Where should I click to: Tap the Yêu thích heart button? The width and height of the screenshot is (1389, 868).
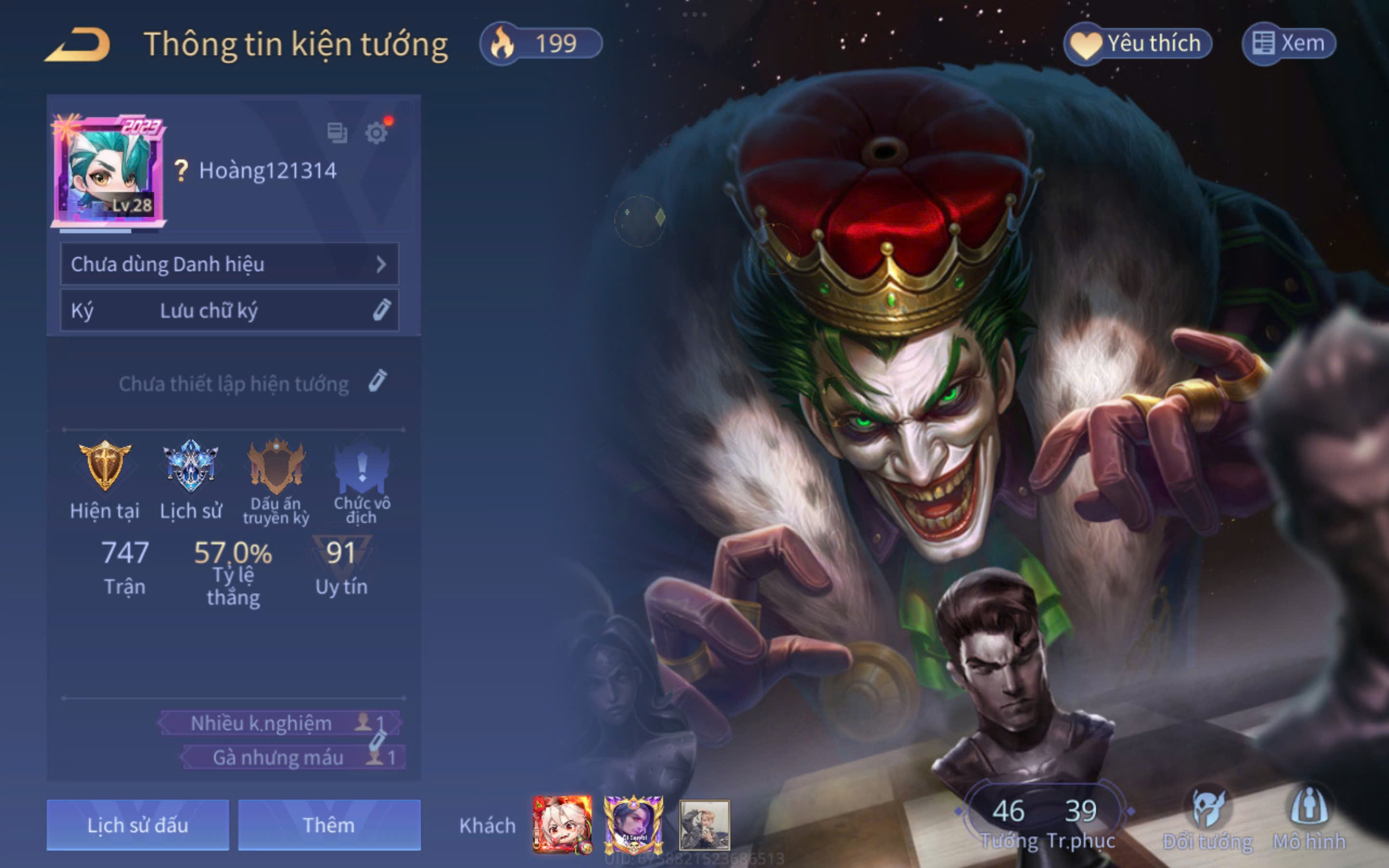[1138, 43]
